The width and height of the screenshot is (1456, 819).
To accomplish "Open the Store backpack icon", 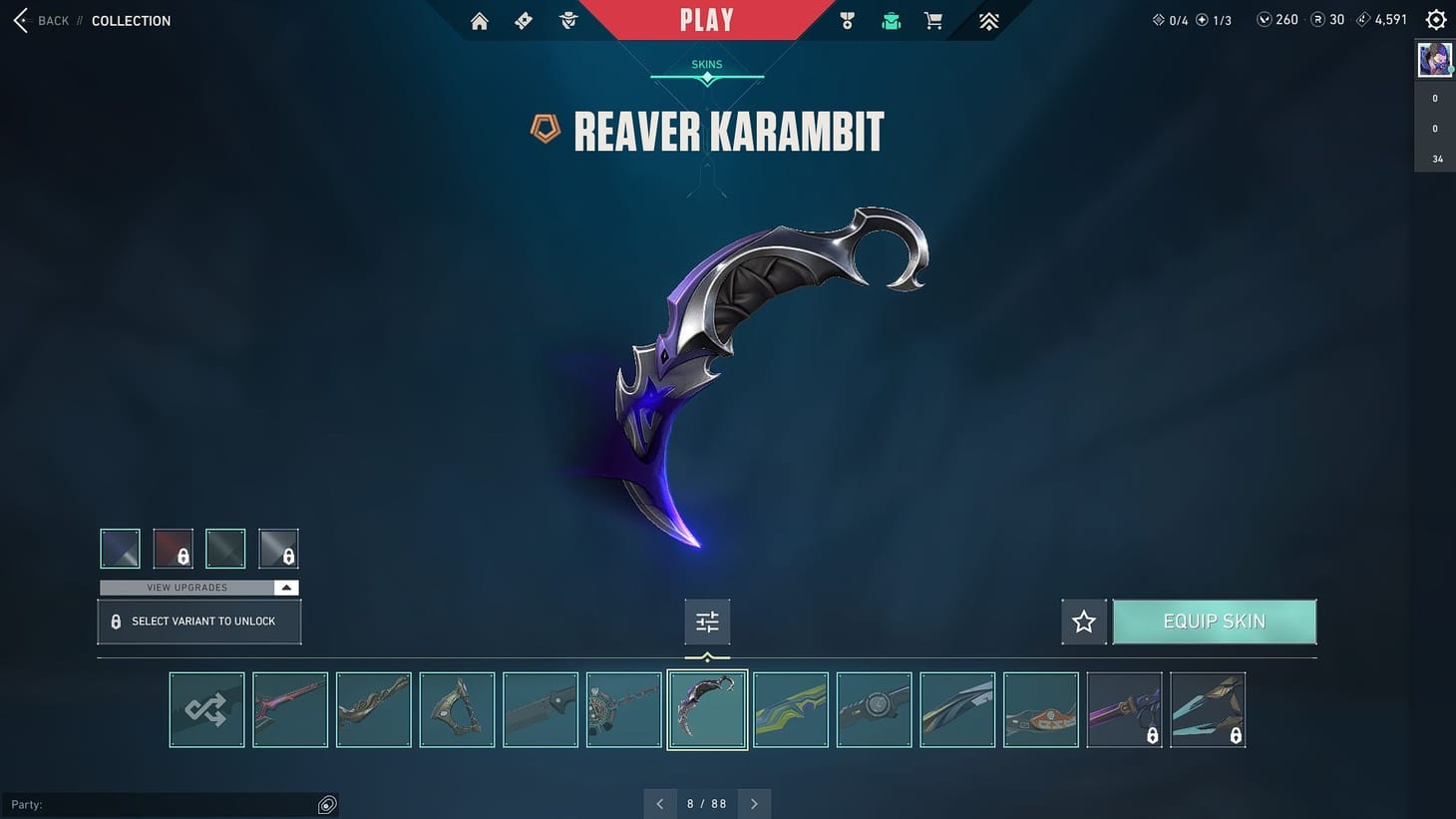I will [889, 20].
